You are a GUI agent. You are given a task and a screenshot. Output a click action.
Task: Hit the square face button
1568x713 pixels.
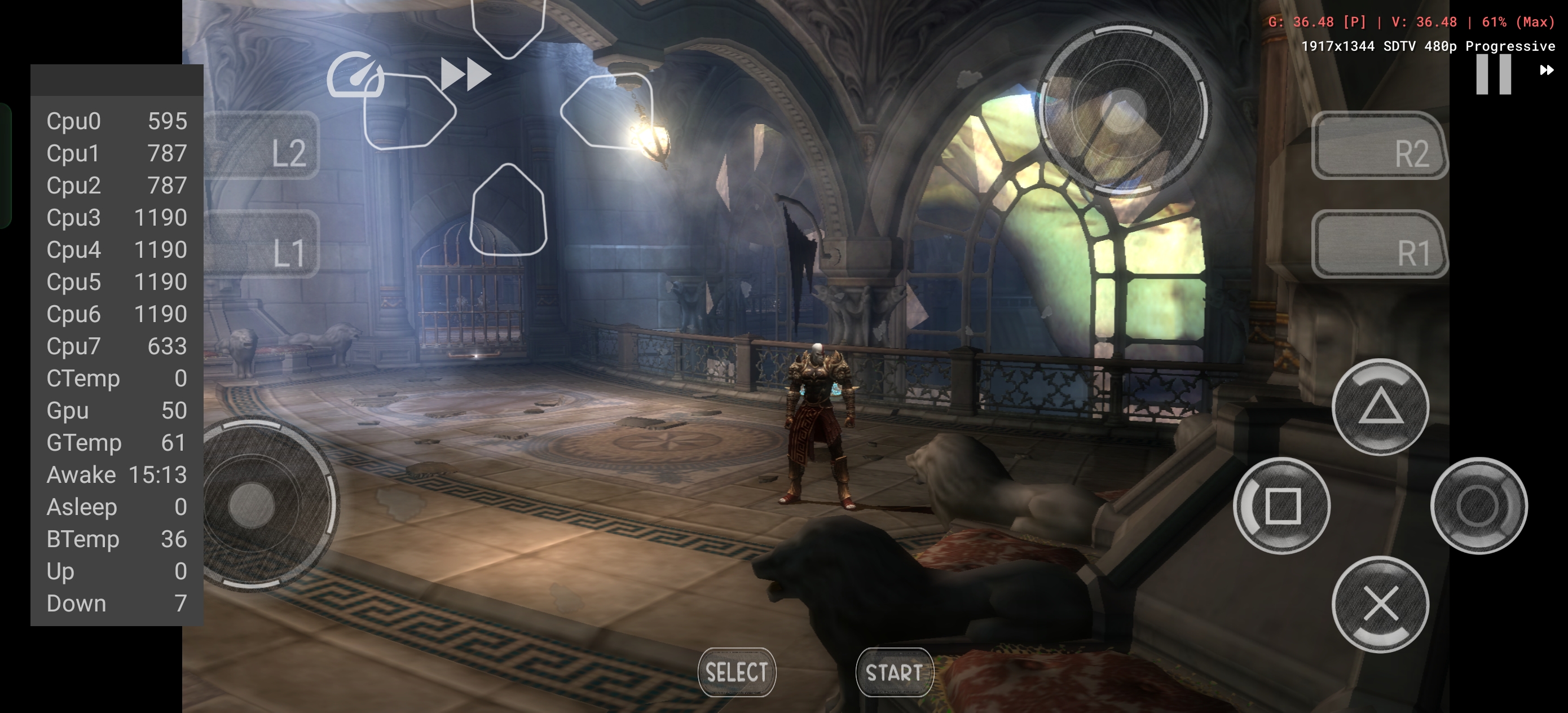tap(1282, 505)
